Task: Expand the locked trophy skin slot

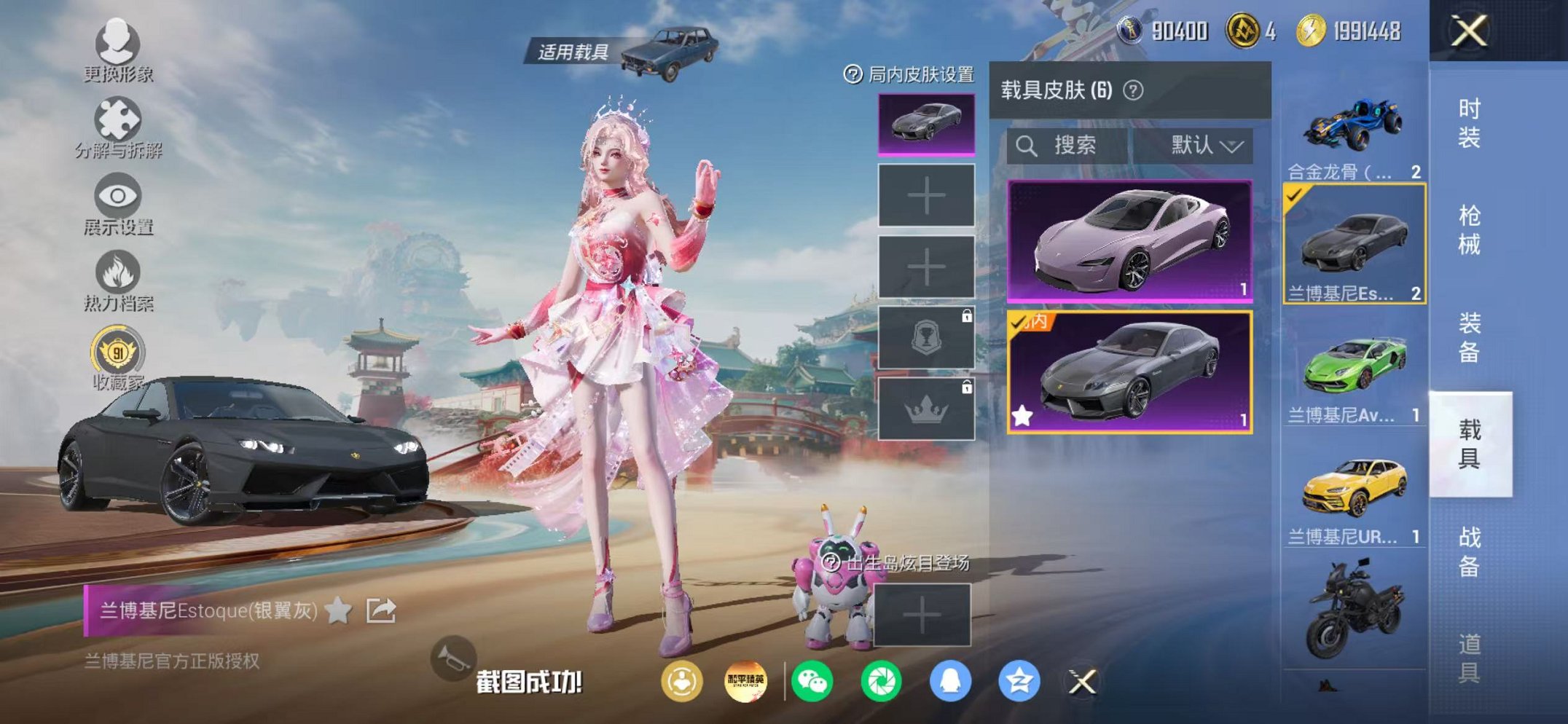Action: pyautogui.click(x=925, y=339)
